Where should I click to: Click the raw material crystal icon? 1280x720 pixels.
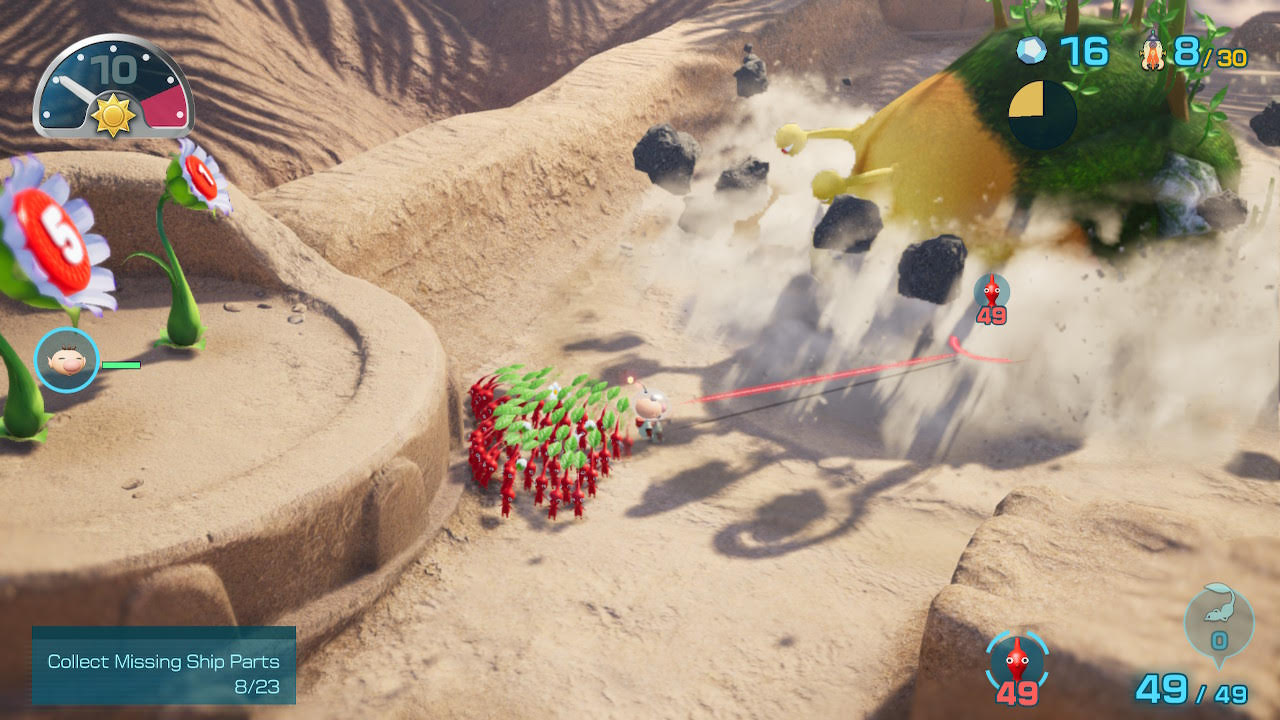pyautogui.click(x=1031, y=50)
